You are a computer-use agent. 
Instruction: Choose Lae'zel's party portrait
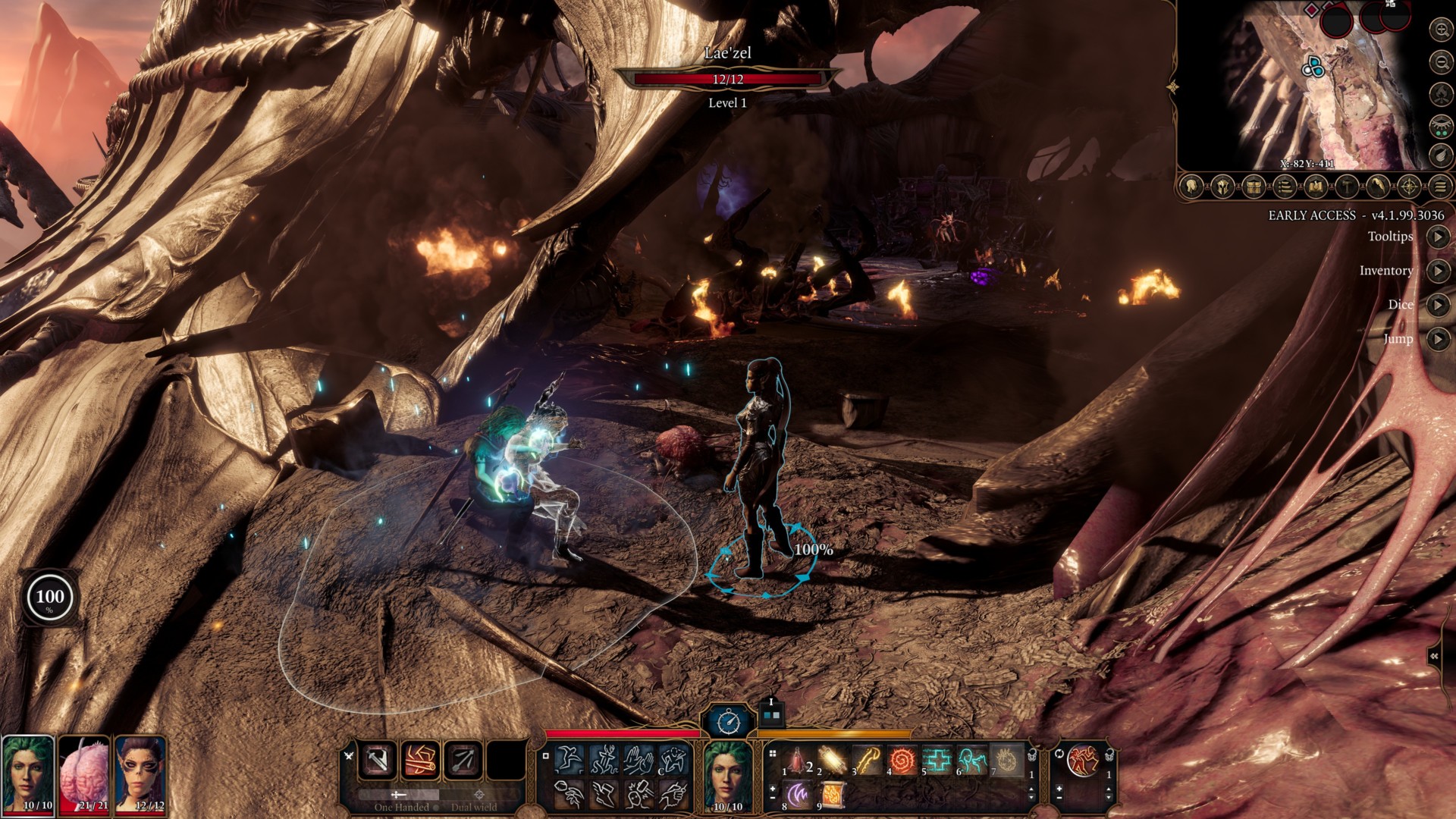(140, 773)
